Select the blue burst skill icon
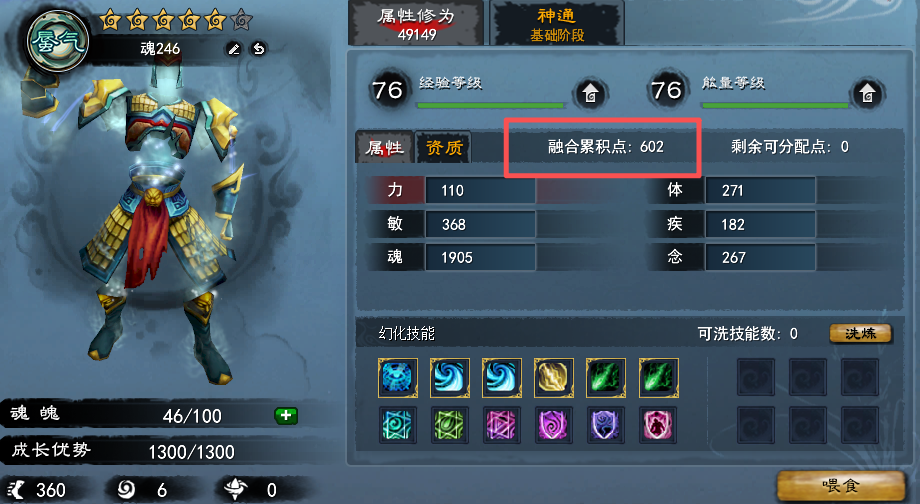This screenshot has height=504, width=920. [398, 377]
